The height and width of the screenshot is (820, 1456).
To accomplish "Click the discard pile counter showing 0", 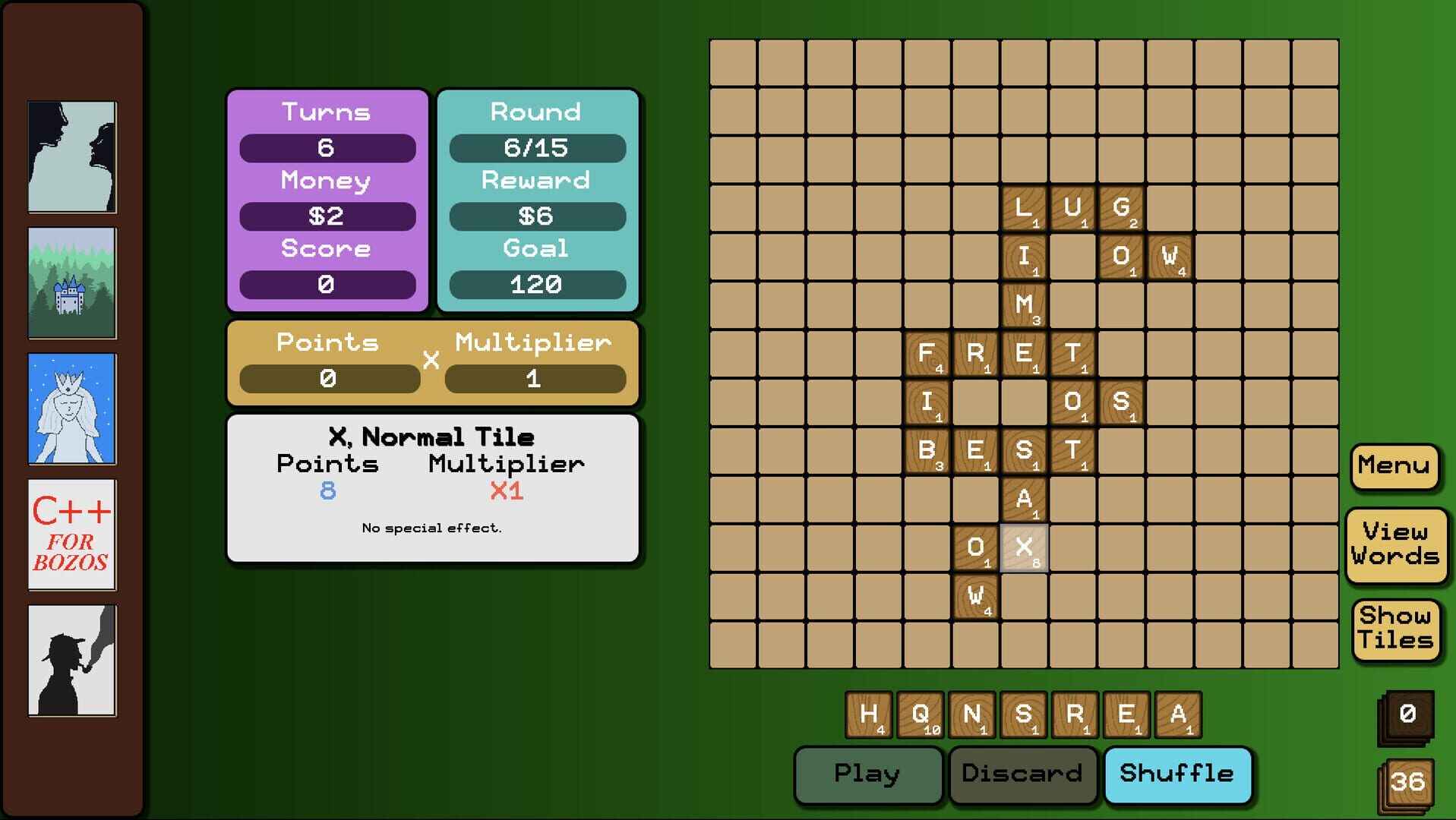I will (x=1406, y=714).
